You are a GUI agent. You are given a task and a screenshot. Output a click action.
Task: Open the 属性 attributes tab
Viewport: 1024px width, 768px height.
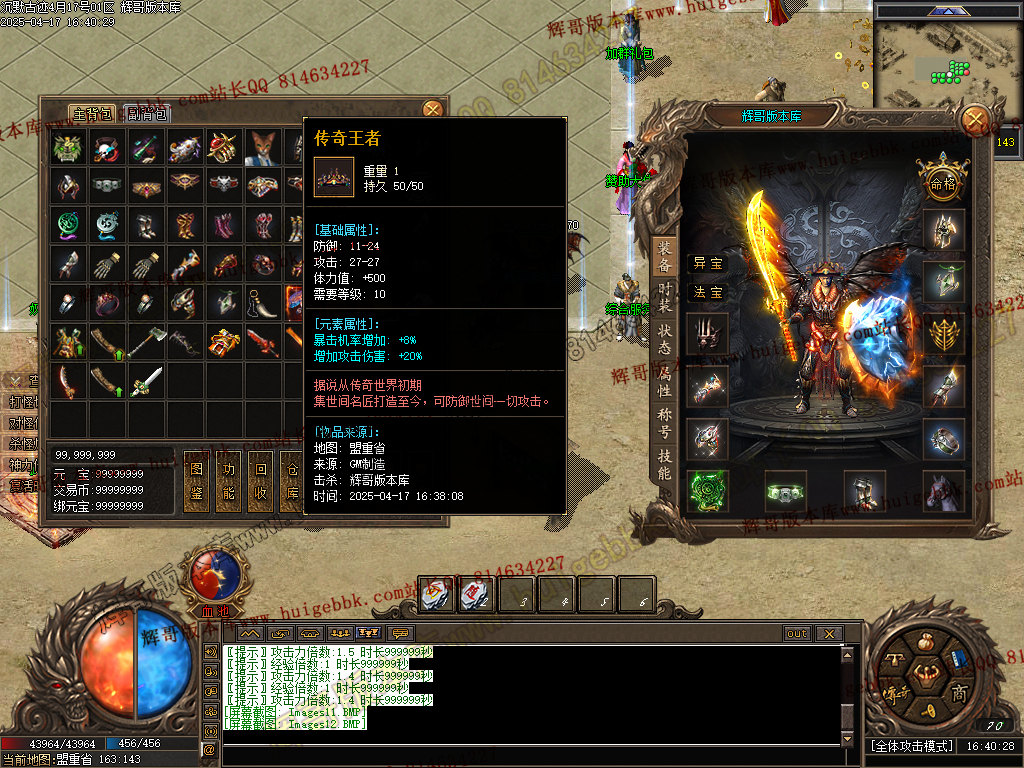pyautogui.click(x=664, y=383)
